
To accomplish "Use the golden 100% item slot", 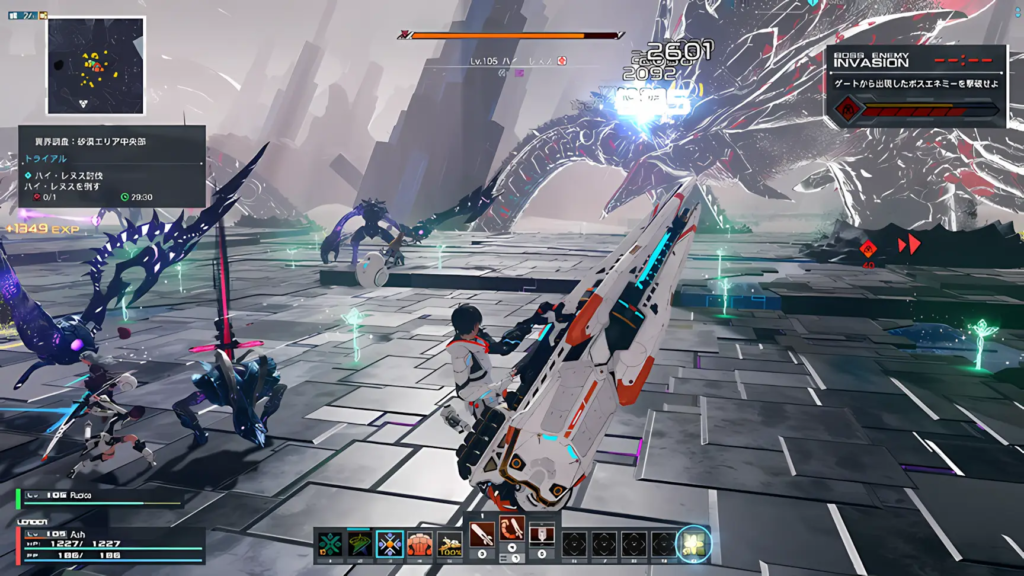I will pyautogui.click(x=449, y=544).
